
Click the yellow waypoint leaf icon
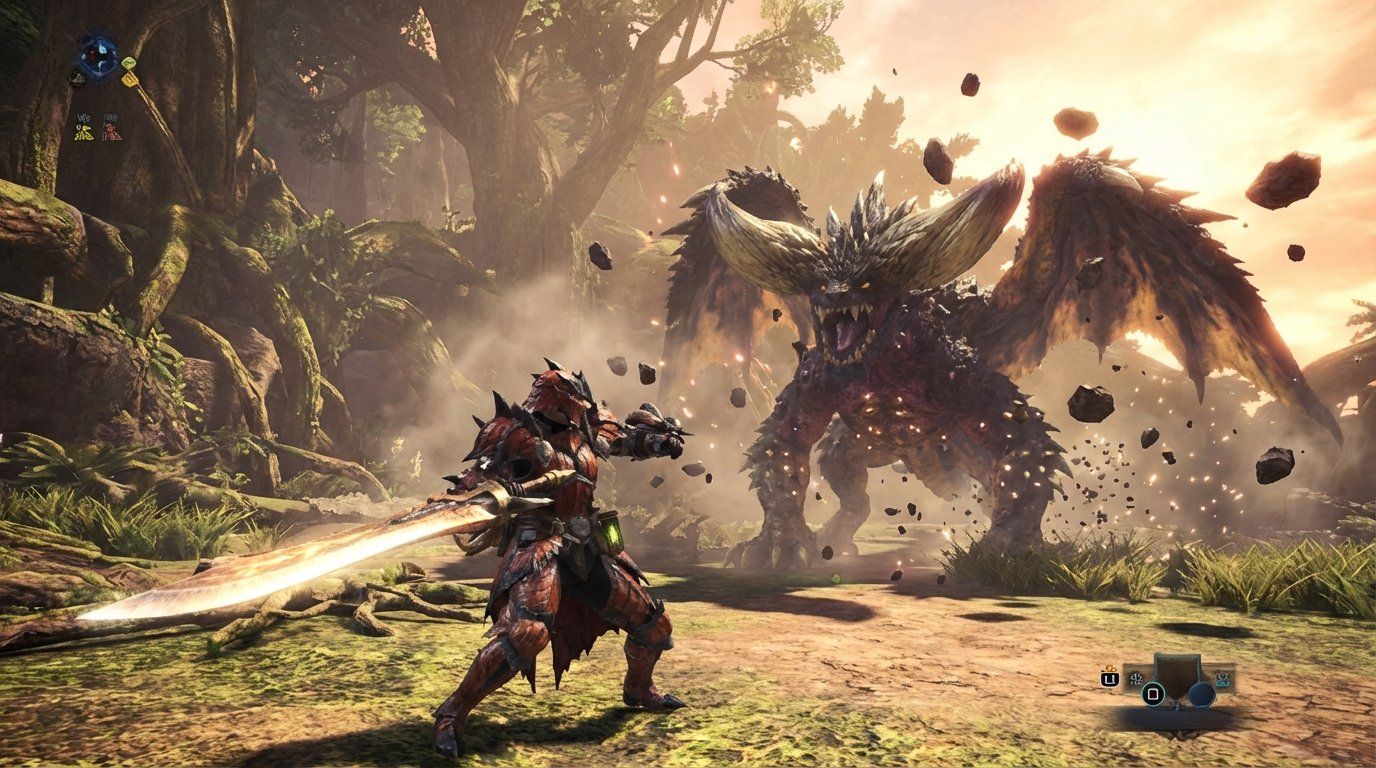tap(130, 81)
